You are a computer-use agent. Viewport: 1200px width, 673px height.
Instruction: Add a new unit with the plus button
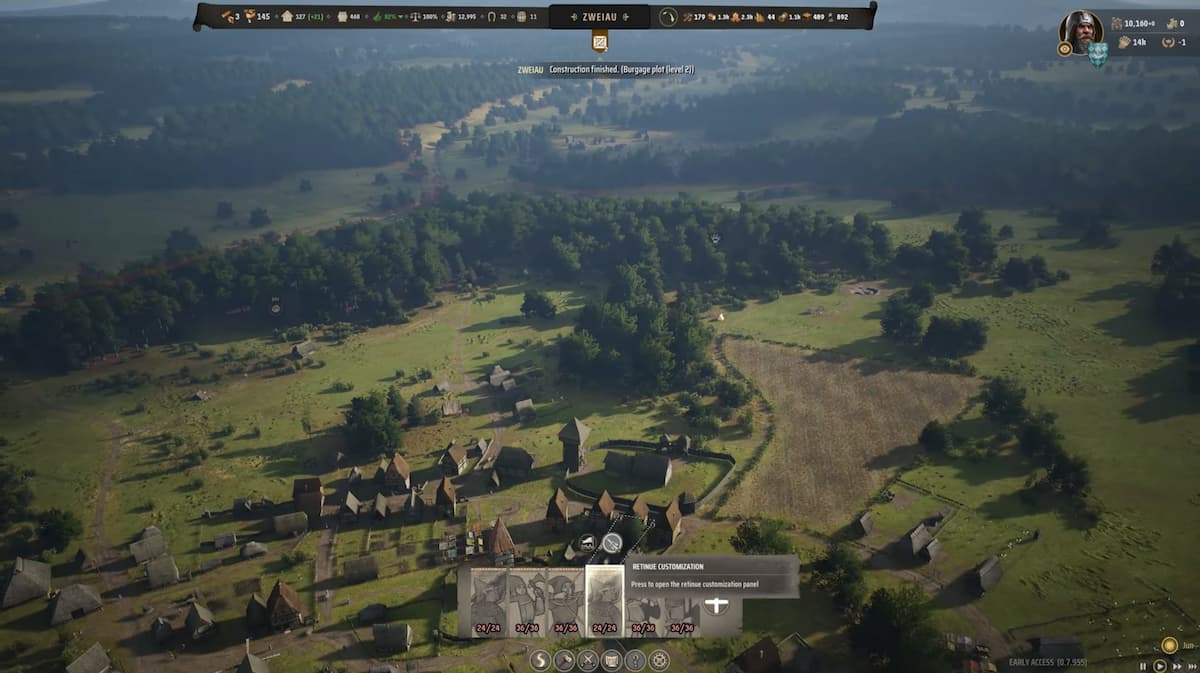point(716,605)
